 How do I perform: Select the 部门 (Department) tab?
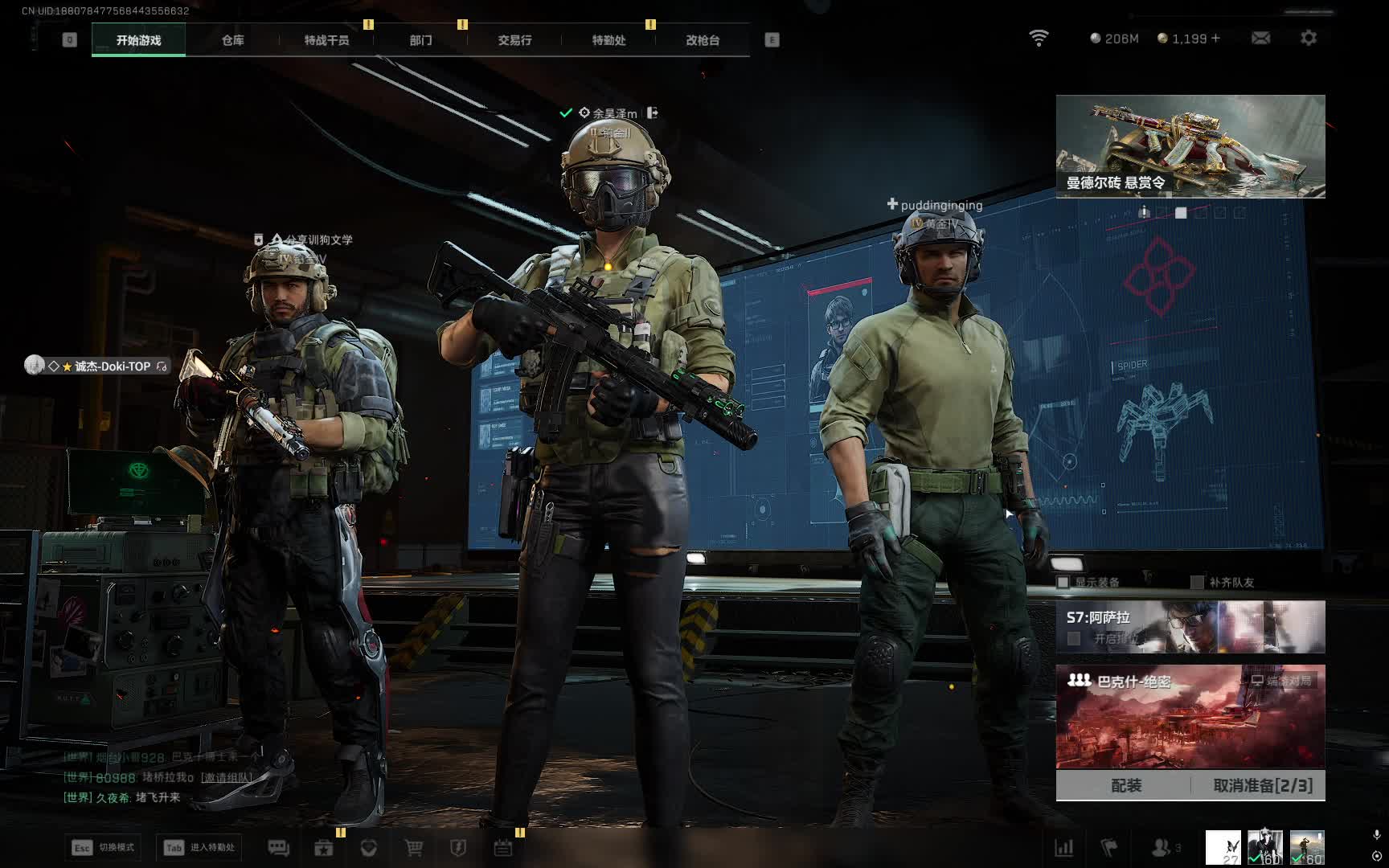(420, 40)
